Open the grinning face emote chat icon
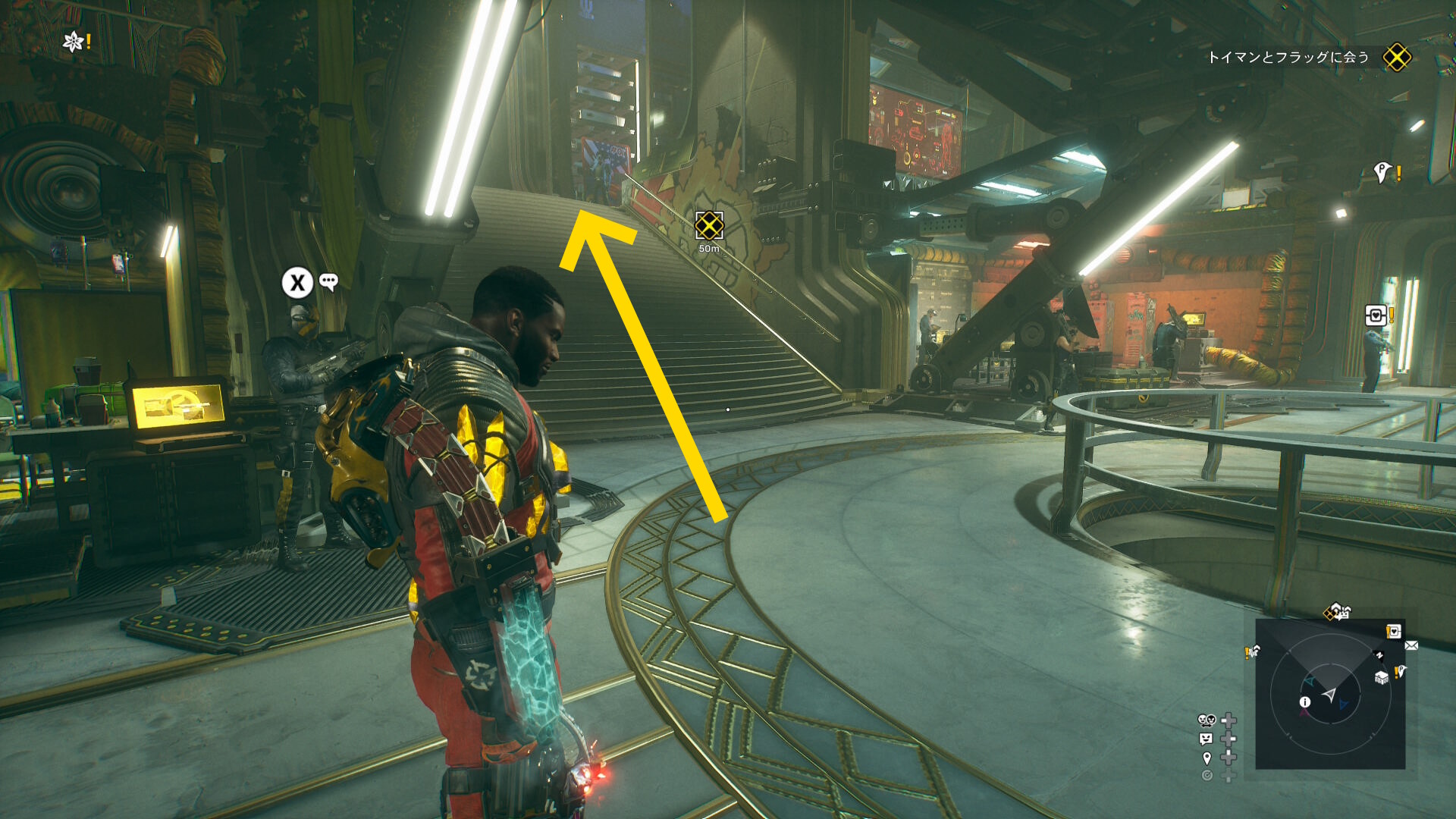The height and width of the screenshot is (819, 1456). 1206,739
